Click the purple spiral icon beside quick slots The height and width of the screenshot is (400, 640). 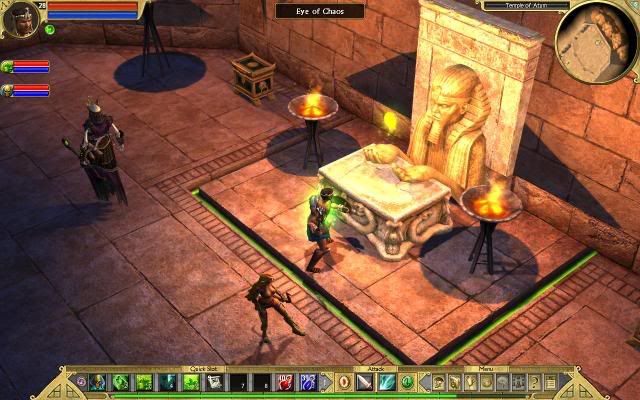81,381
